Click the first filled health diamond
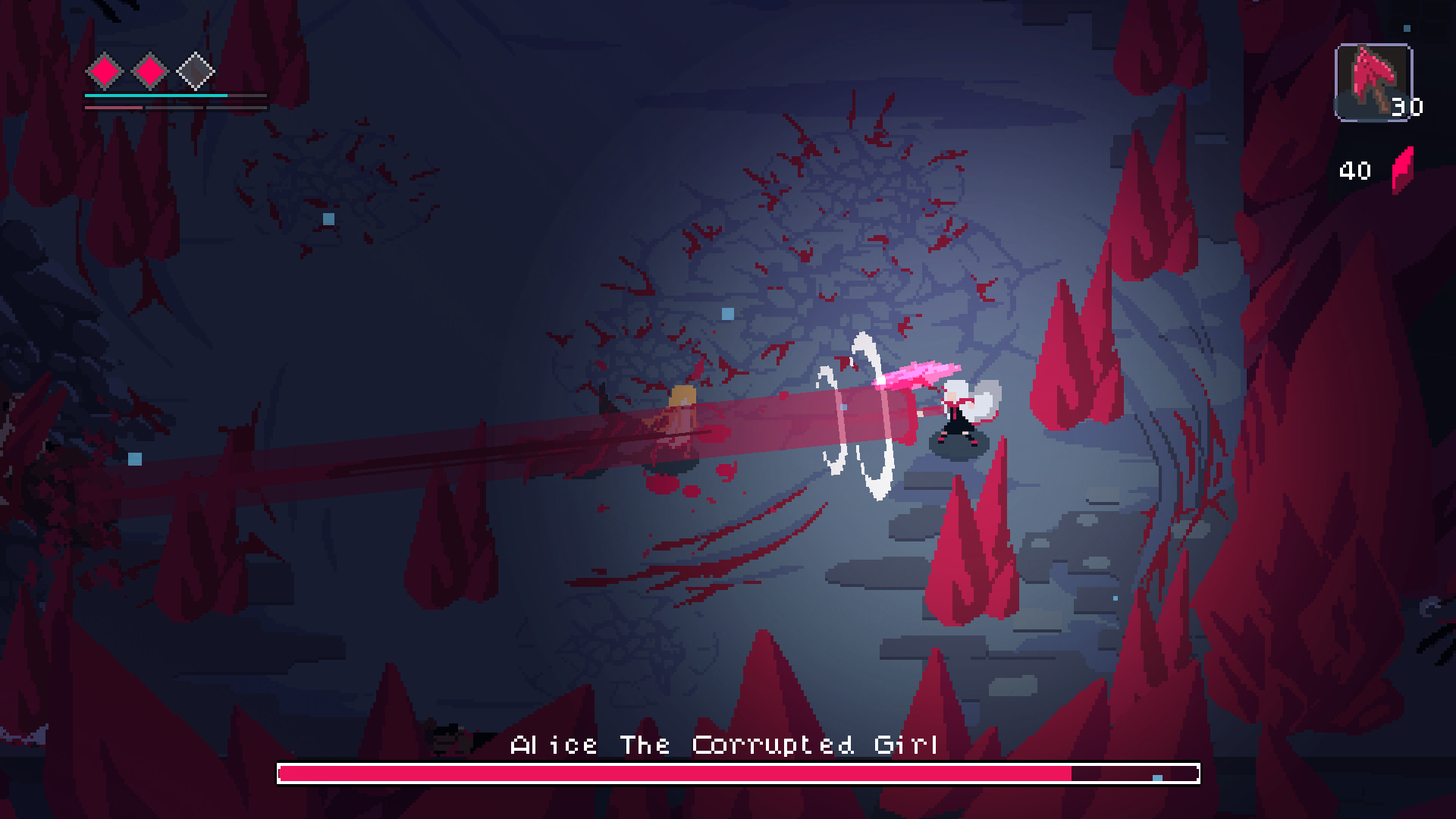The height and width of the screenshot is (819, 1456). pos(102,69)
